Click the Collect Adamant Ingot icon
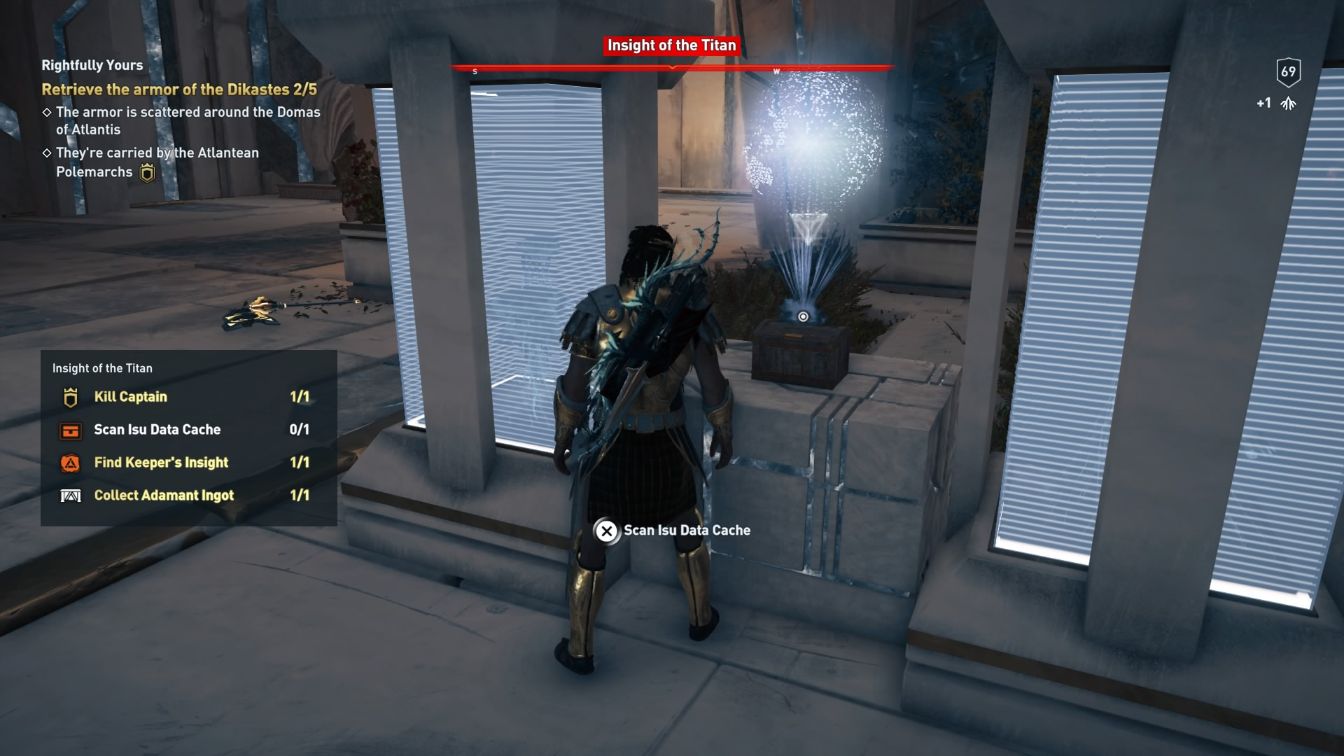The width and height of the screenshot is (1344, 756). (71, 495)
